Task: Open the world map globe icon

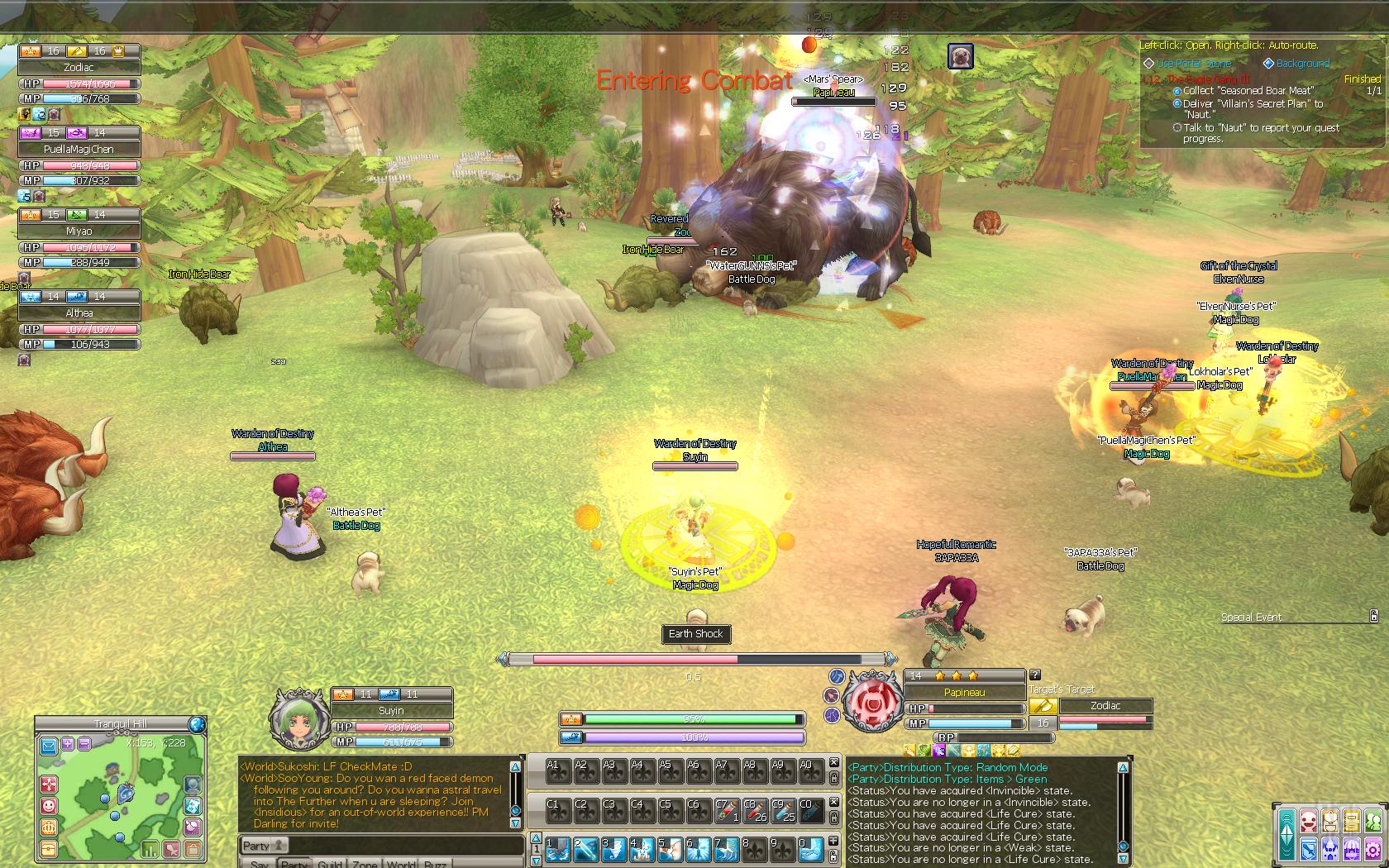Action: coord(197,725)
